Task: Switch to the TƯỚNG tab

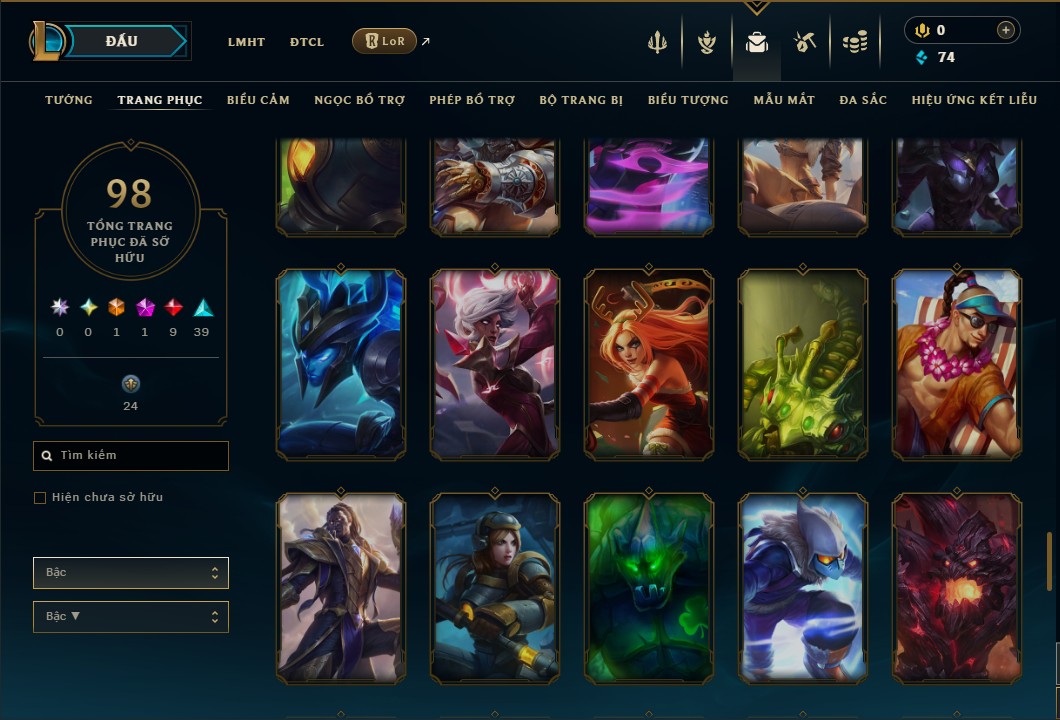Action: pos(69,100)
